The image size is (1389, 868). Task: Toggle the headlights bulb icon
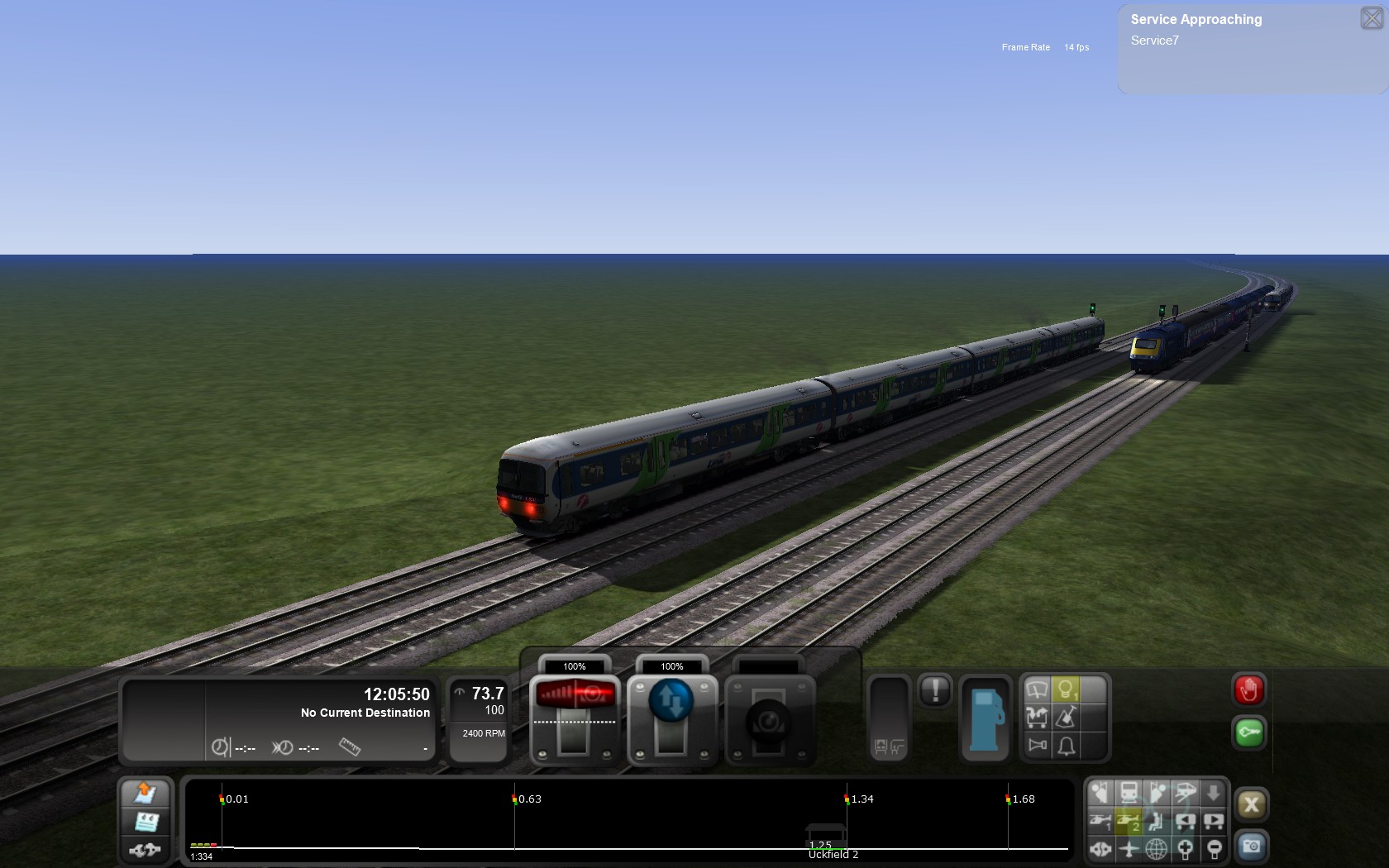(1066, 689)
